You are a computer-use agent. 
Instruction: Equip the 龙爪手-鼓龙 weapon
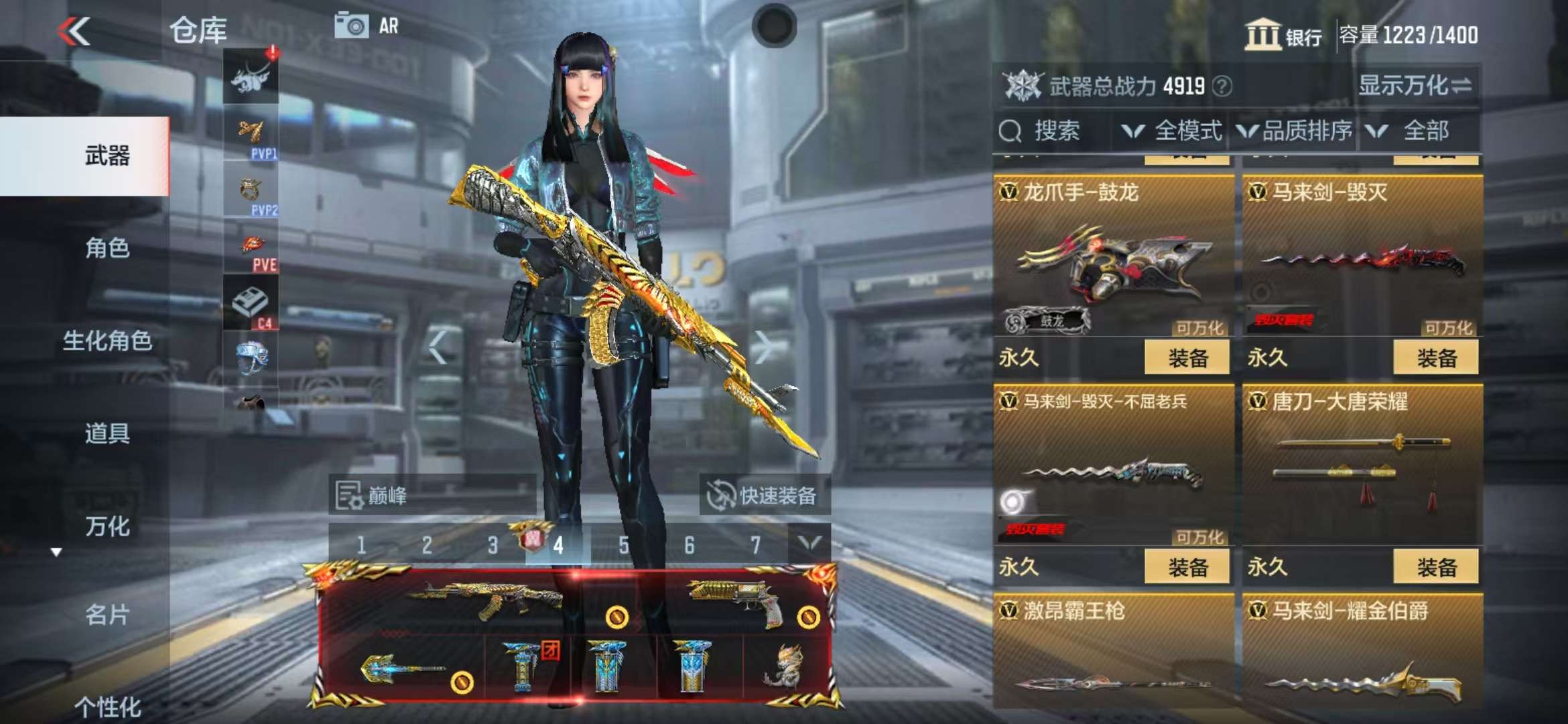coord(1187,357)
